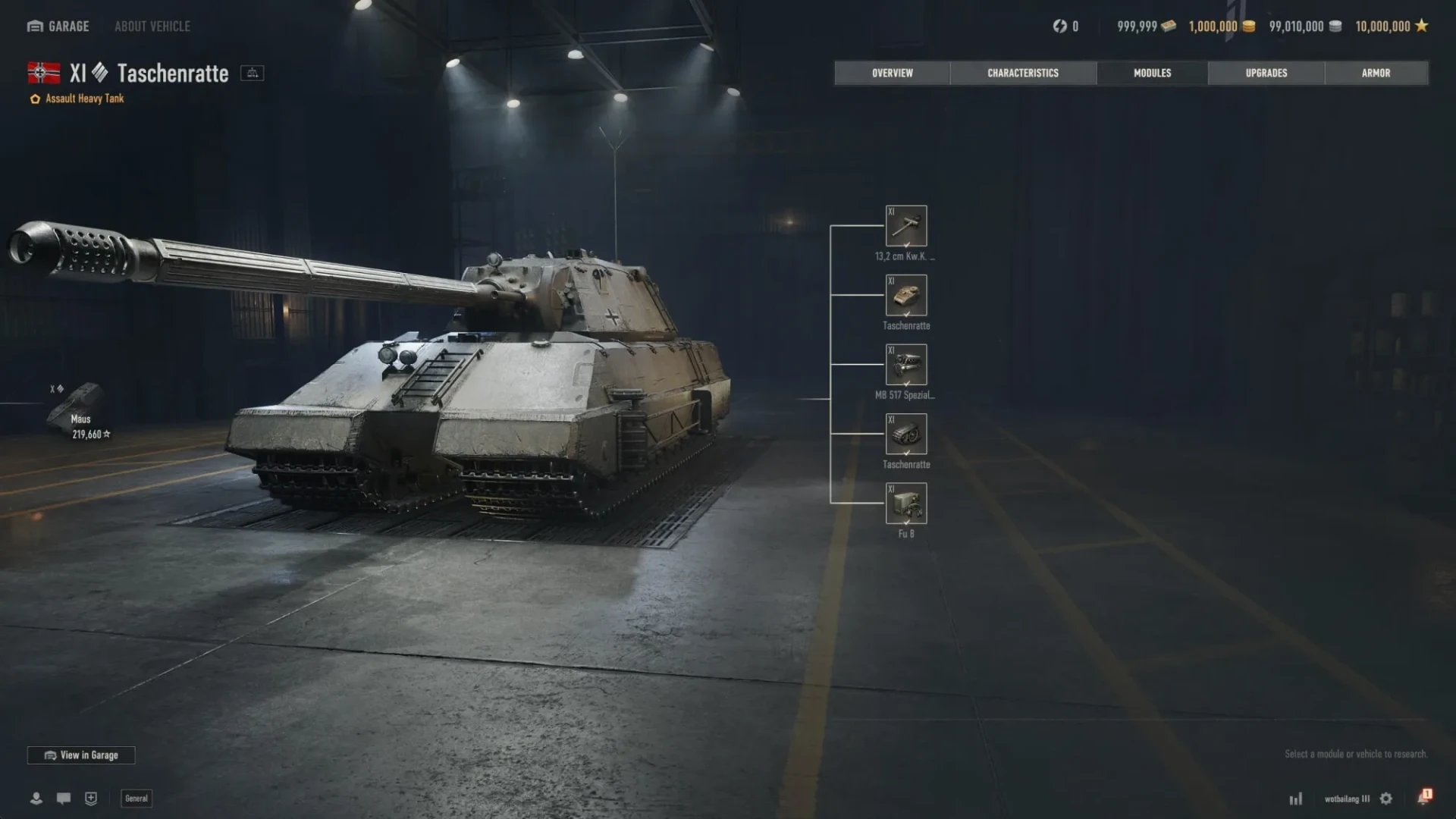Open the General chat channel
The width and height of the screenshot is (1456, 819).
click(136, 799)
